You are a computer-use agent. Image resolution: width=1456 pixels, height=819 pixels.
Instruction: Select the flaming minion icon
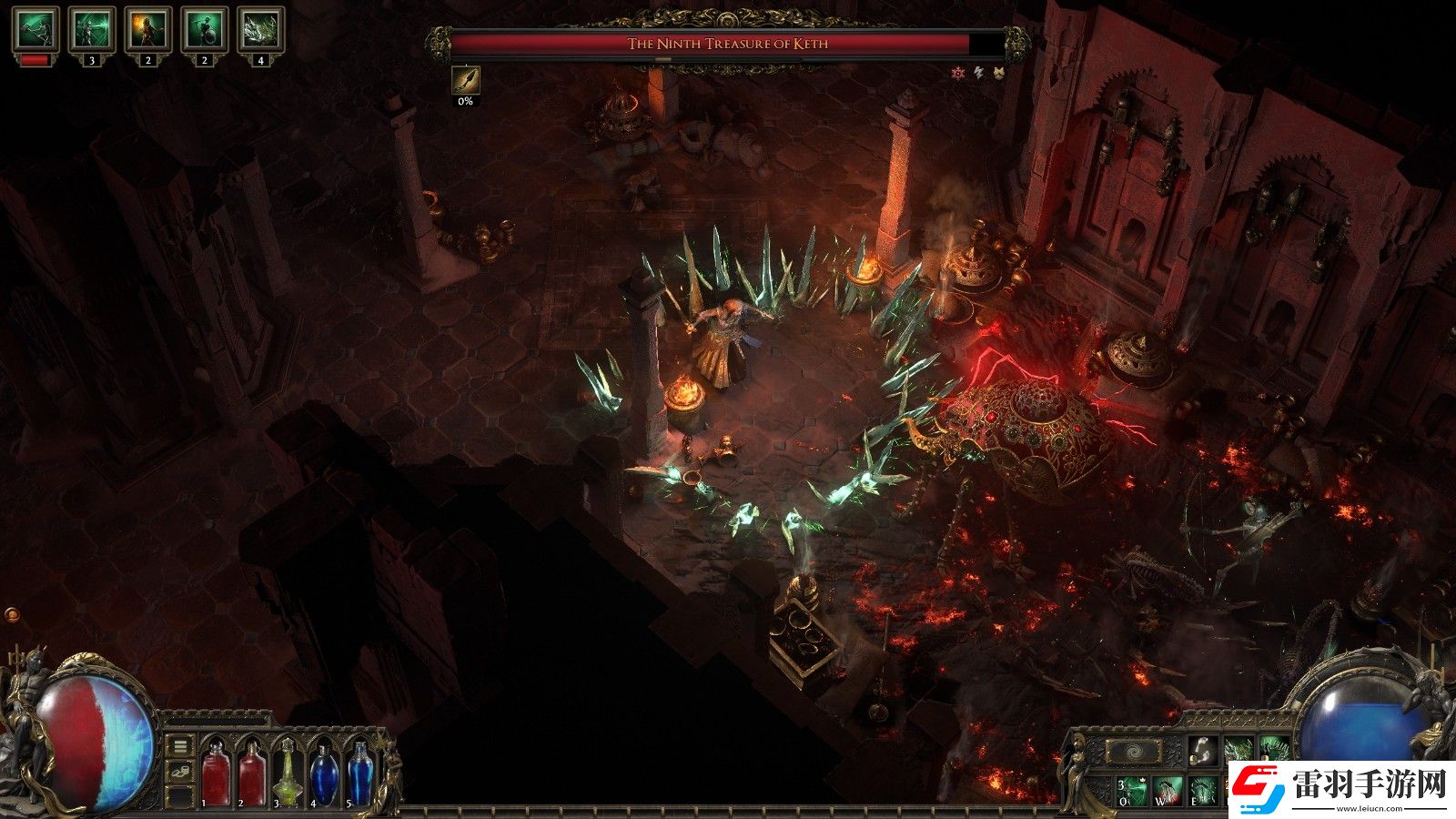[148, 31]
